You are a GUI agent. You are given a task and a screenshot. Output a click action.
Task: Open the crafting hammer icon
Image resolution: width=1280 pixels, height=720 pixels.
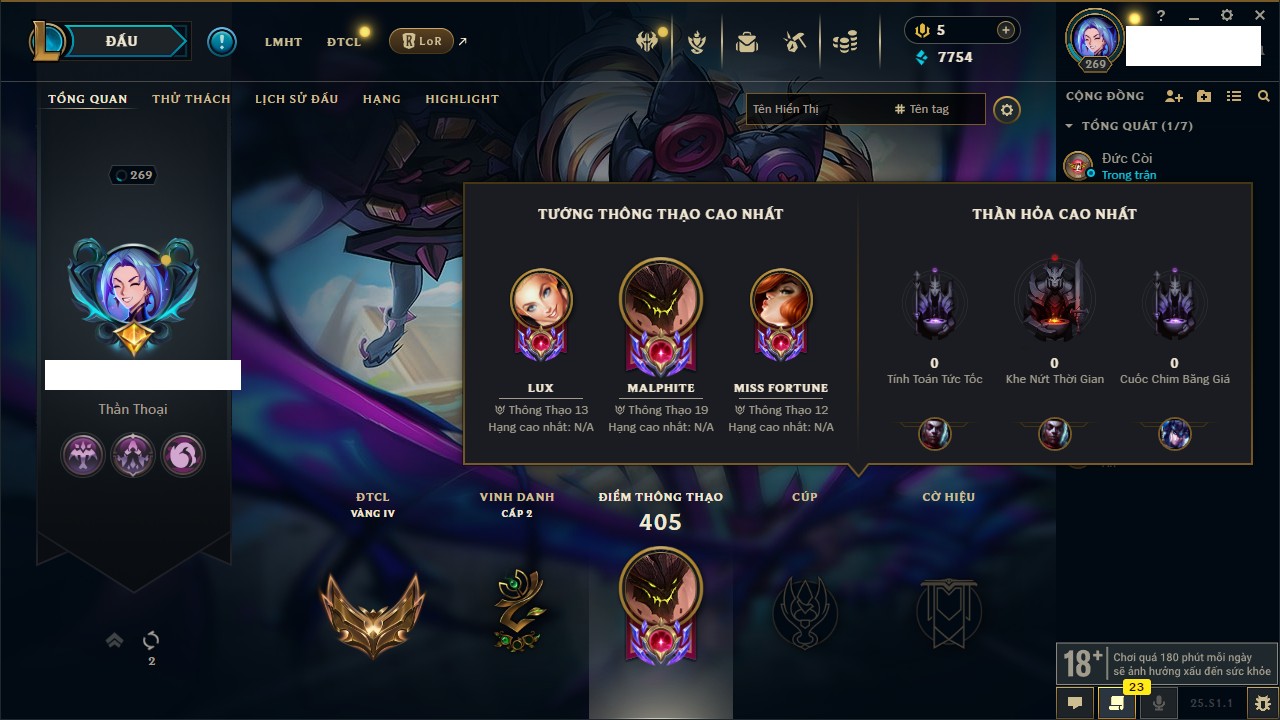coord(795,42)
